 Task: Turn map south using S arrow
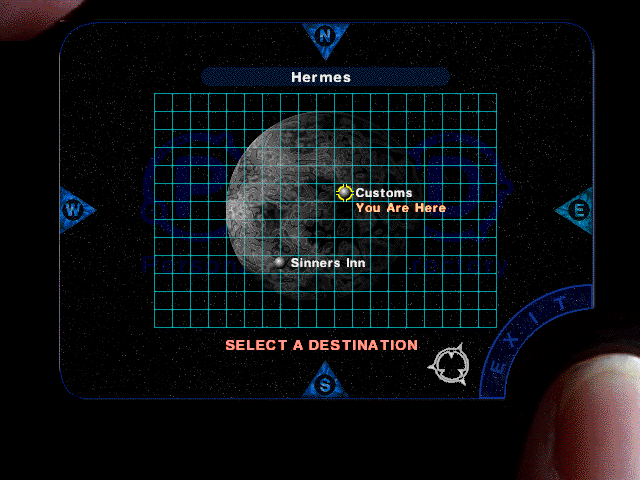point(324,384)
